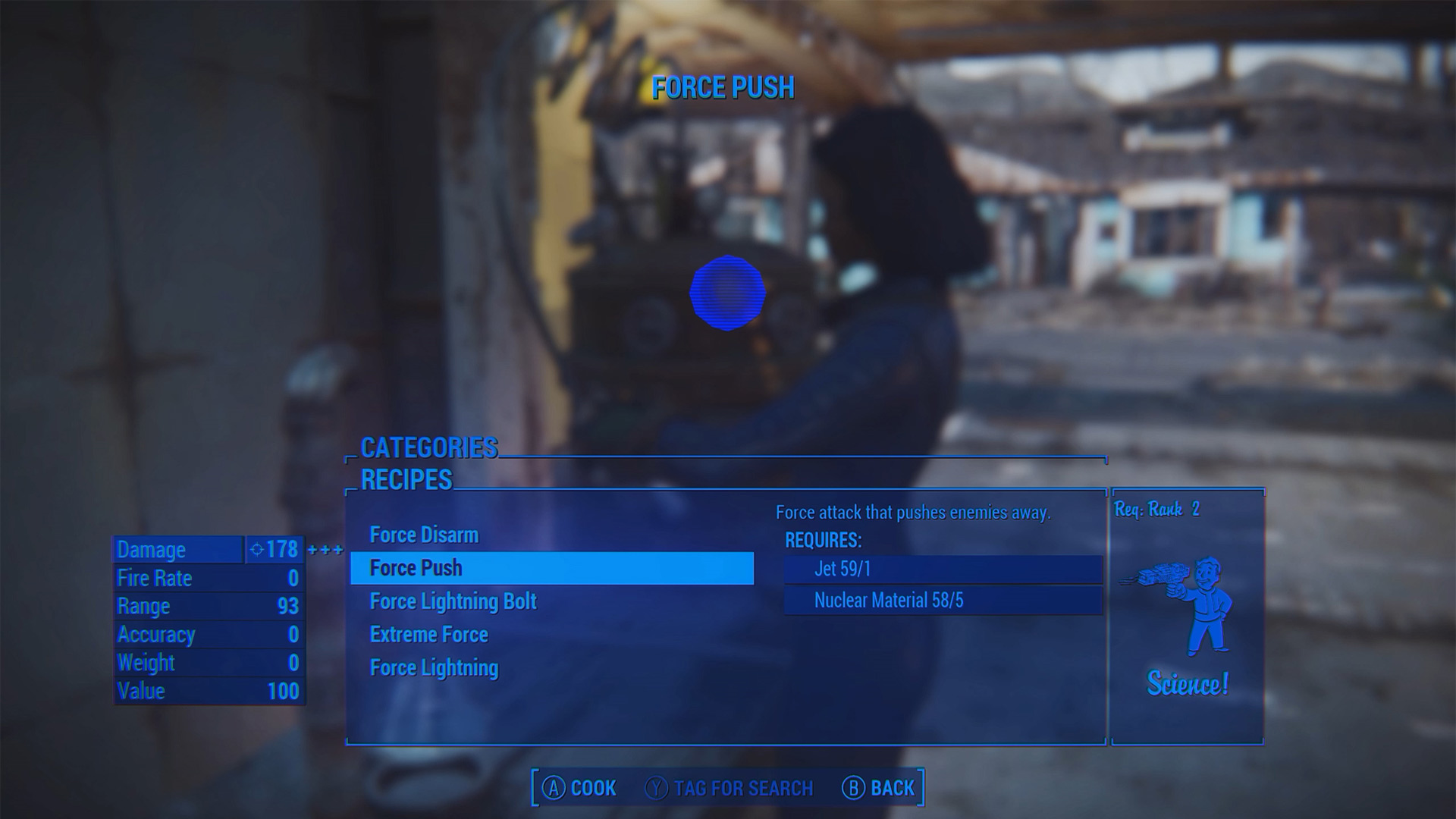This screenshot has width=1456, height=819.
Task: Open the Force Lightning recipe entry
Action: click(x=434, y=668)
